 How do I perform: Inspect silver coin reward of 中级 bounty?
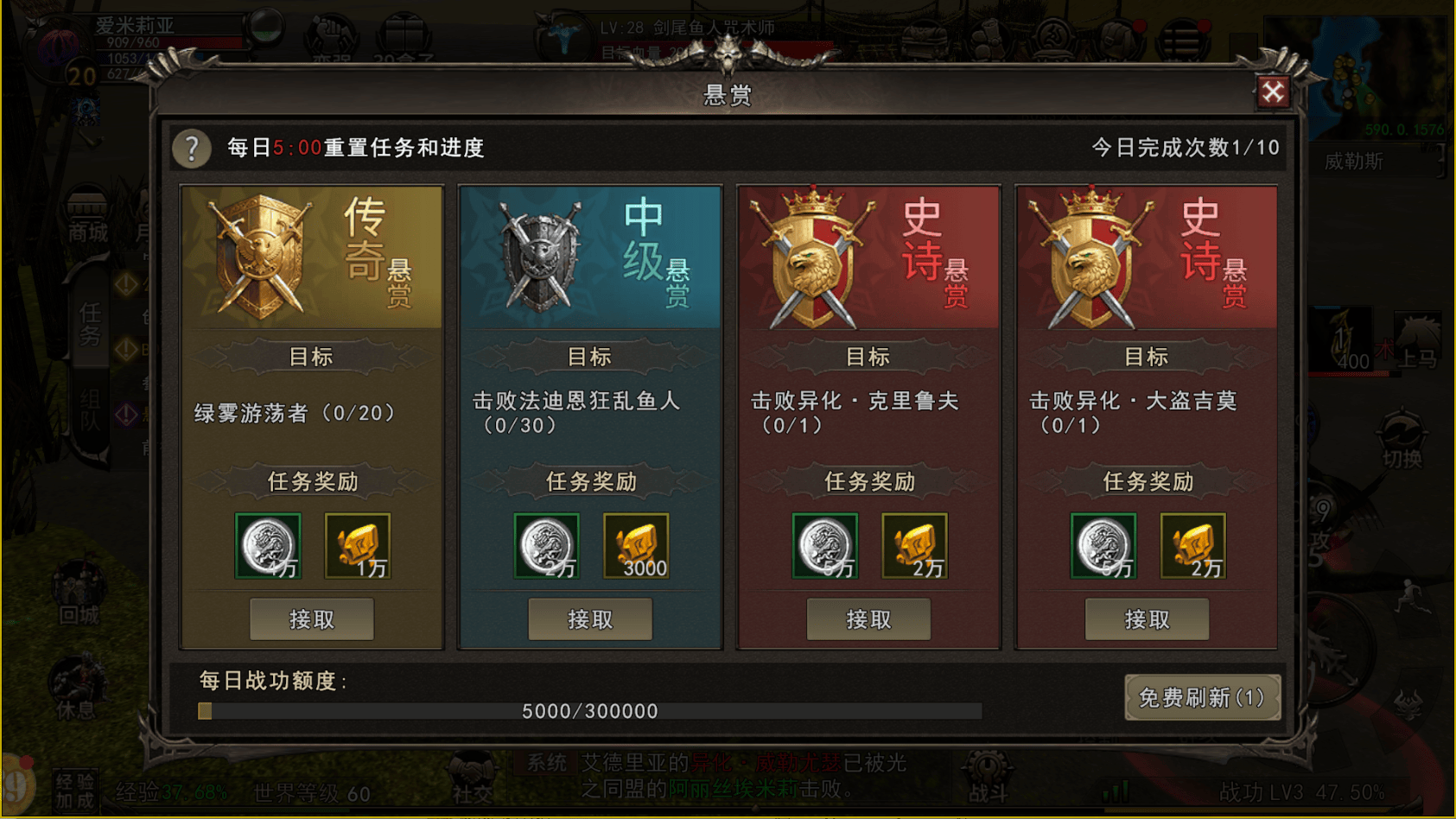point(546,546)
